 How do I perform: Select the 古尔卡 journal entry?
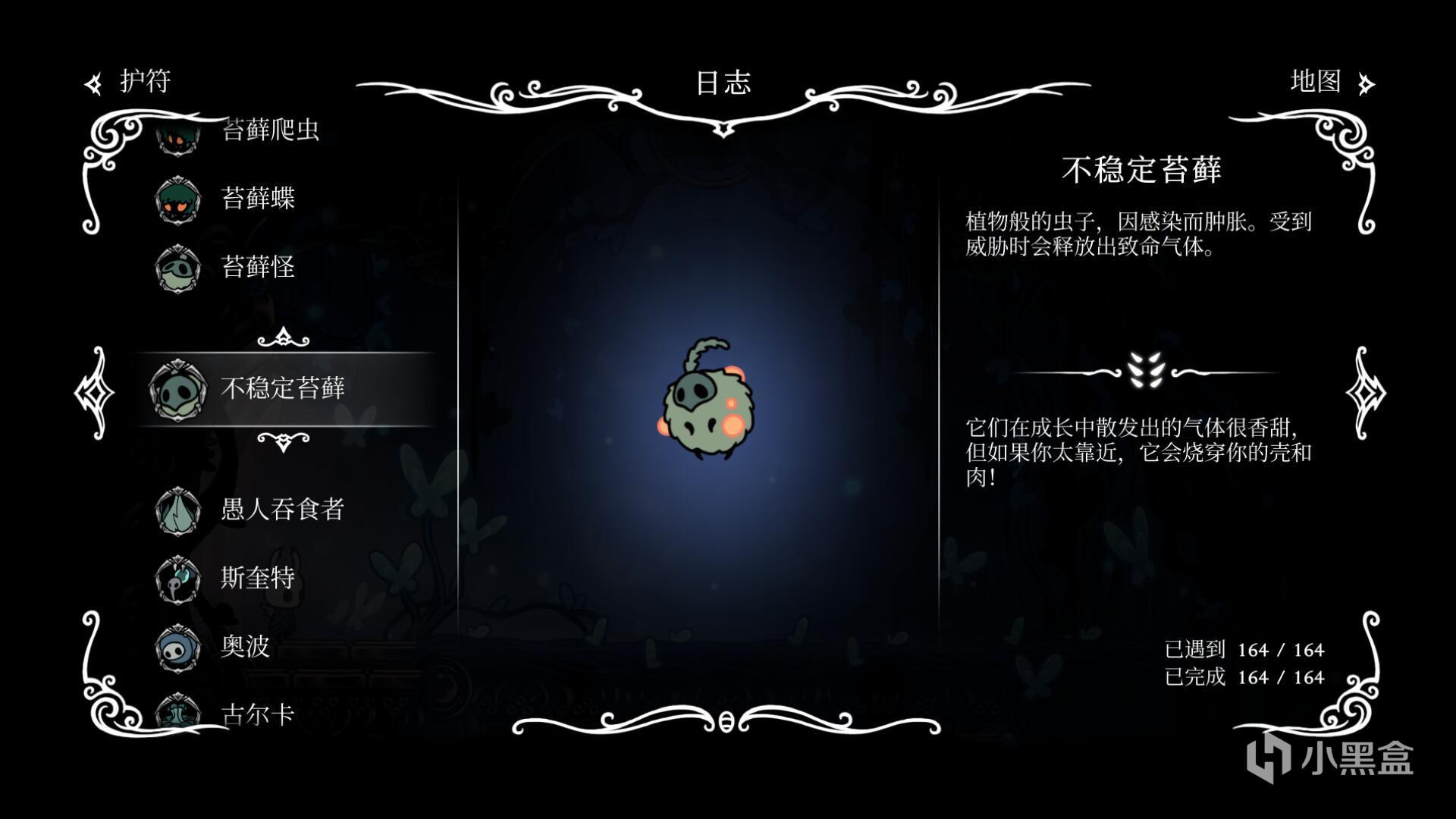click(x=257, y=713)
